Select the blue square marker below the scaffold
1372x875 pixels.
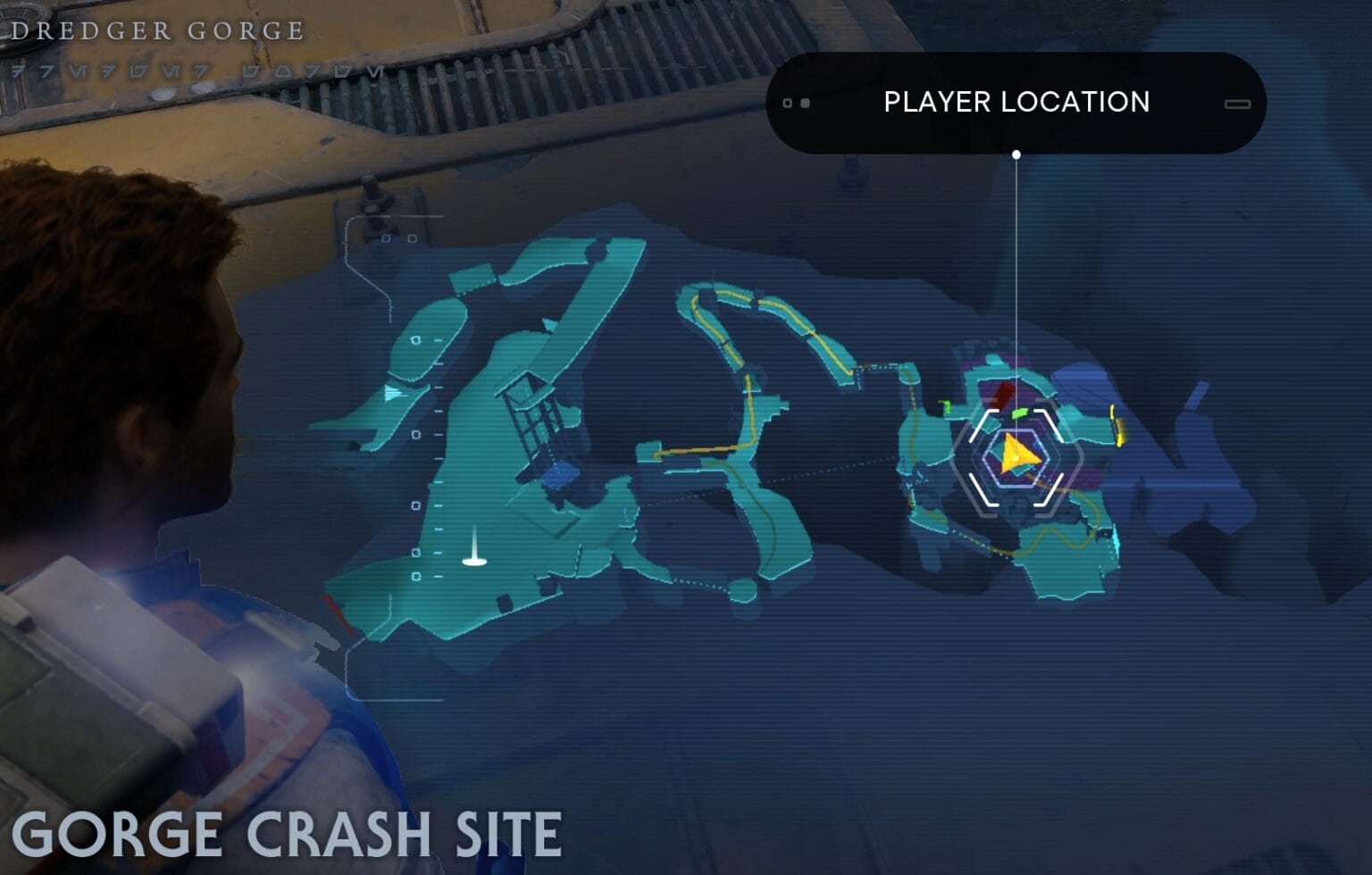pos(560,476)
